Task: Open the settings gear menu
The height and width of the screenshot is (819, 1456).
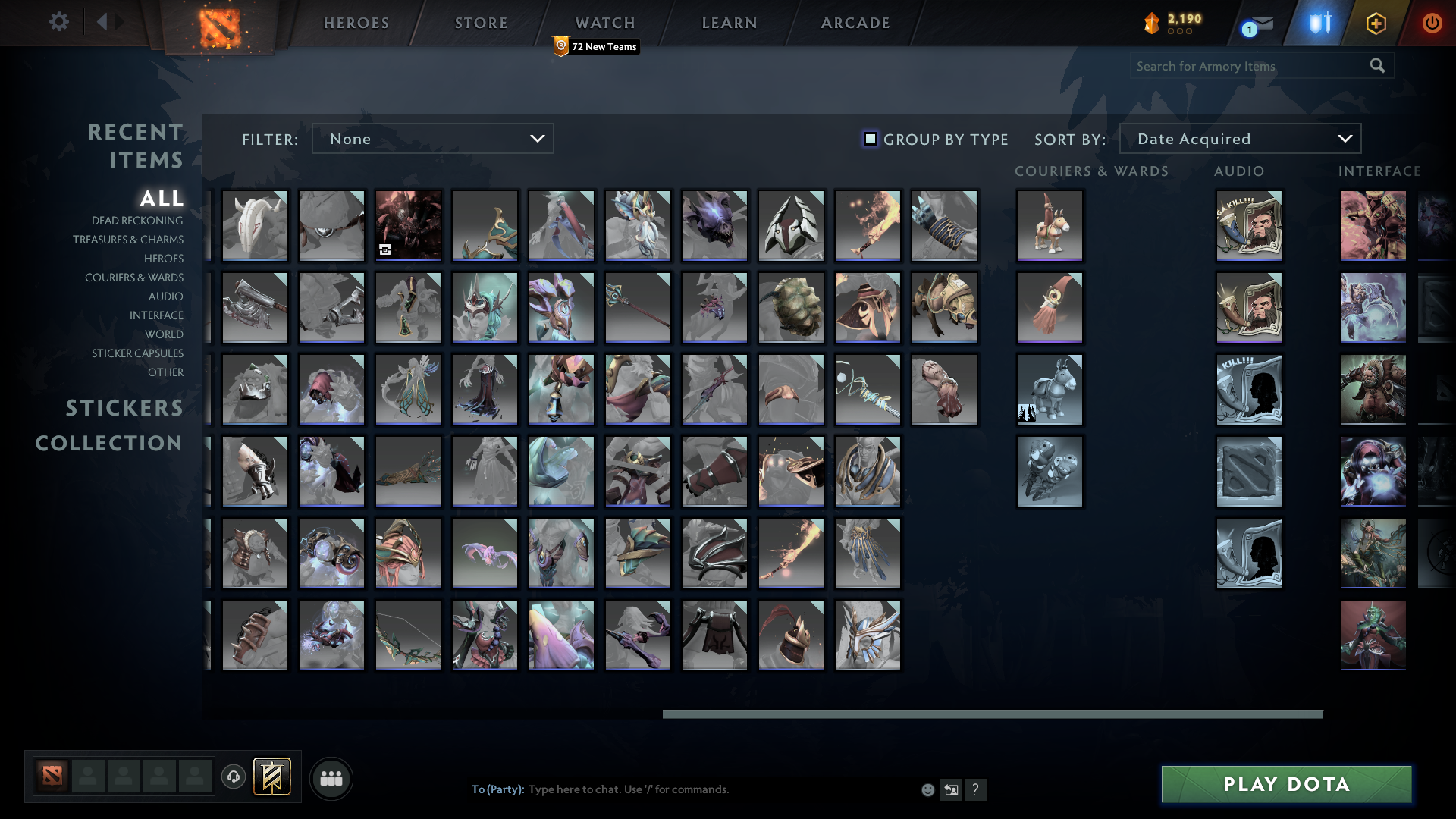Action: click(x=59, y=22)
